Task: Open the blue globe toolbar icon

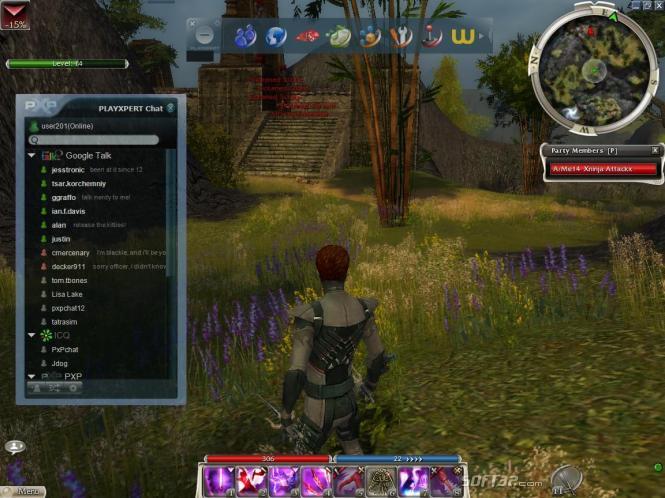Action: (276, 37)
